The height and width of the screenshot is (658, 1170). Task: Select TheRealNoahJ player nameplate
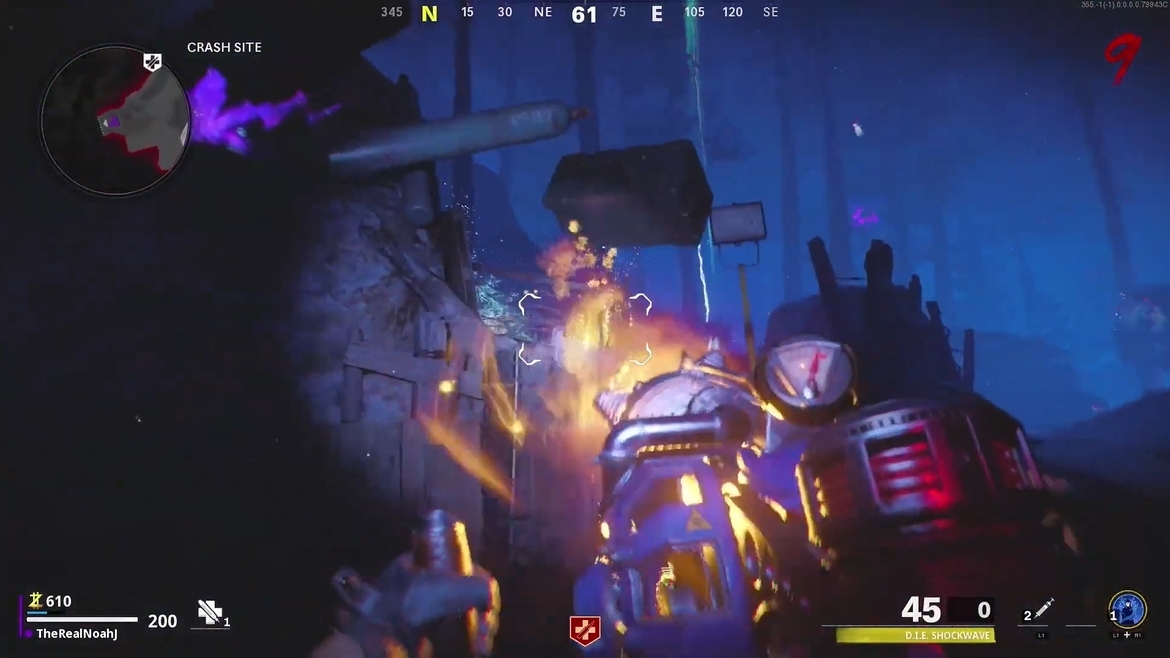pyautogui.click(x=77, y=633)
